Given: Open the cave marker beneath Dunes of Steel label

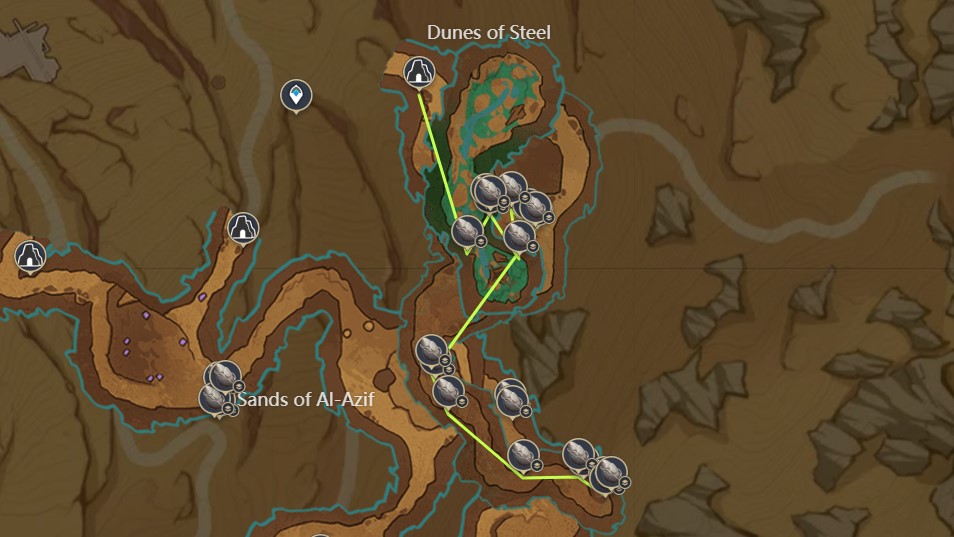Looking at the screenshot, I should pyautogui.click(x=418, y=72).
